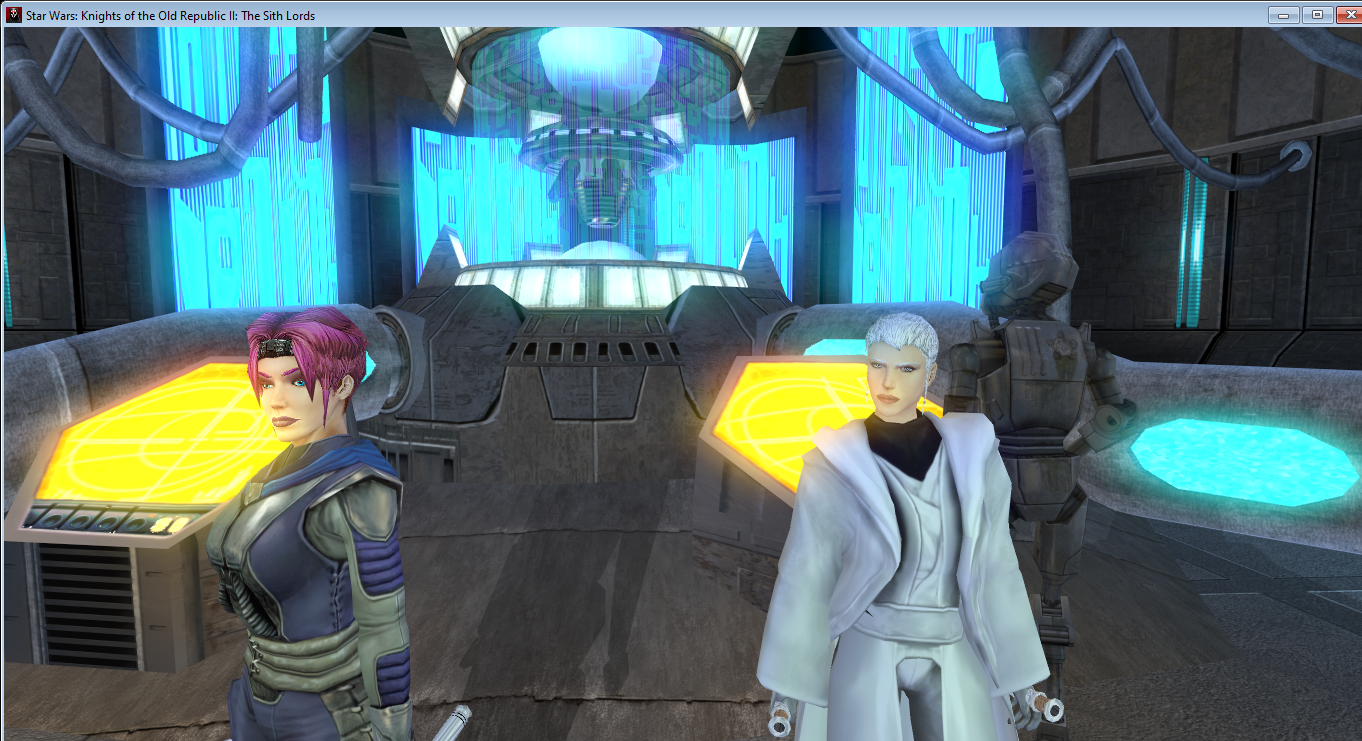Close the Knights of the Old Republic II window
1362x741 pixels.
1344,15
